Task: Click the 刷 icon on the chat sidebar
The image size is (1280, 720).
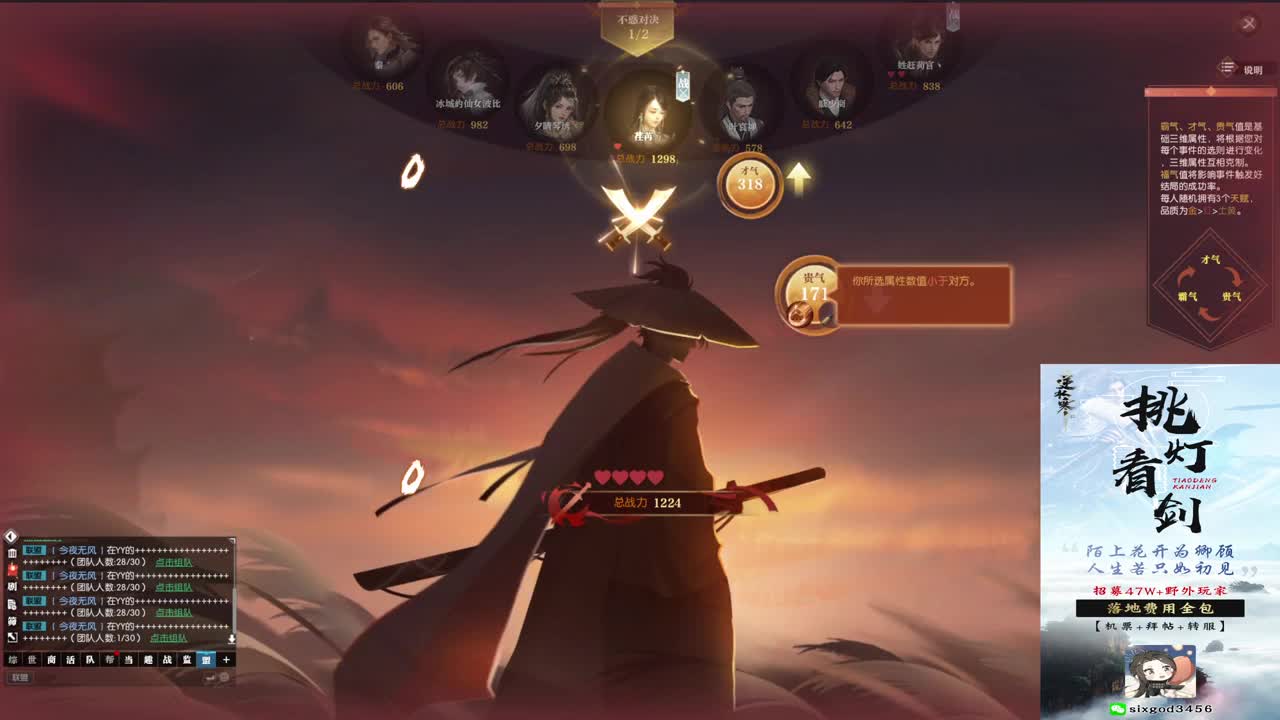Action: pos(12,585)
